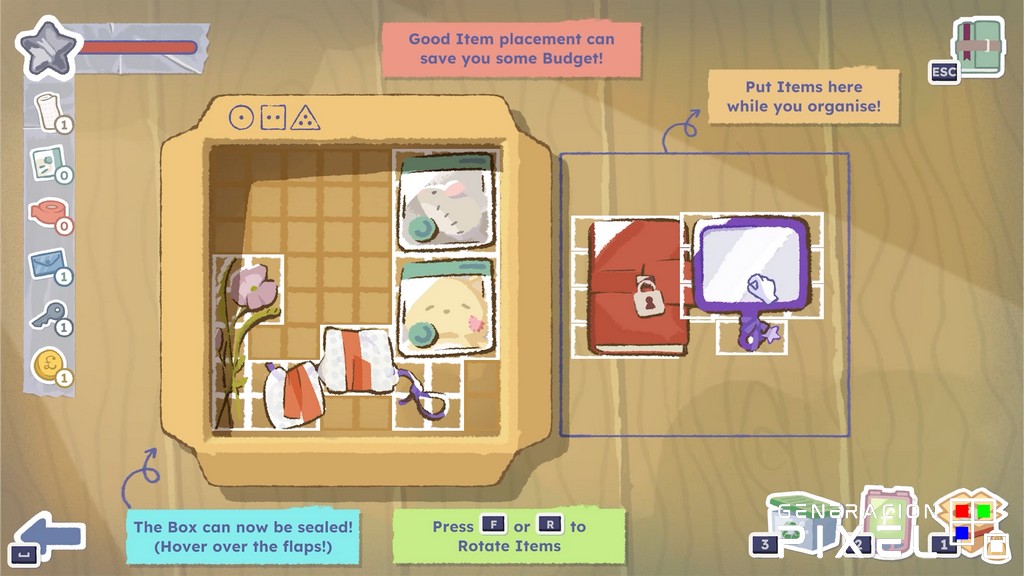Select the key supply icon
The width and height of the screenshot is (1024, 576).
(x=48, y=318)
